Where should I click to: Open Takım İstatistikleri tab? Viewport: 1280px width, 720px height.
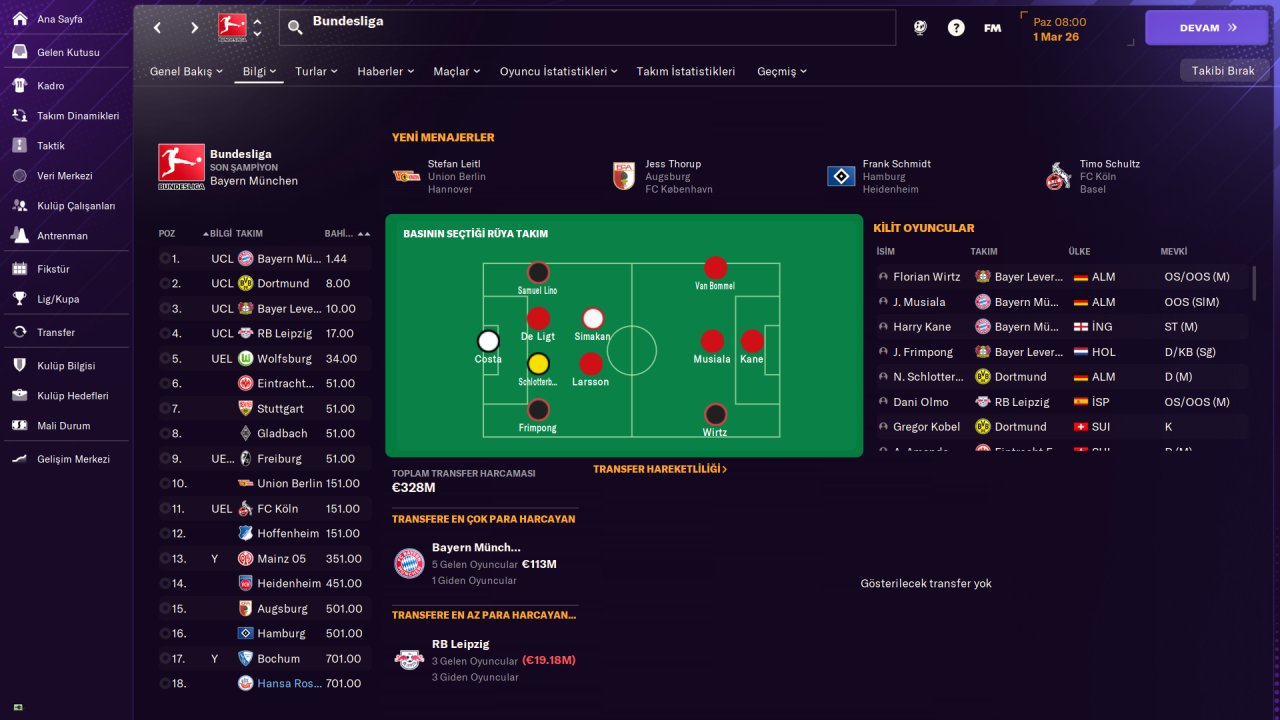[x=686, y=72]
